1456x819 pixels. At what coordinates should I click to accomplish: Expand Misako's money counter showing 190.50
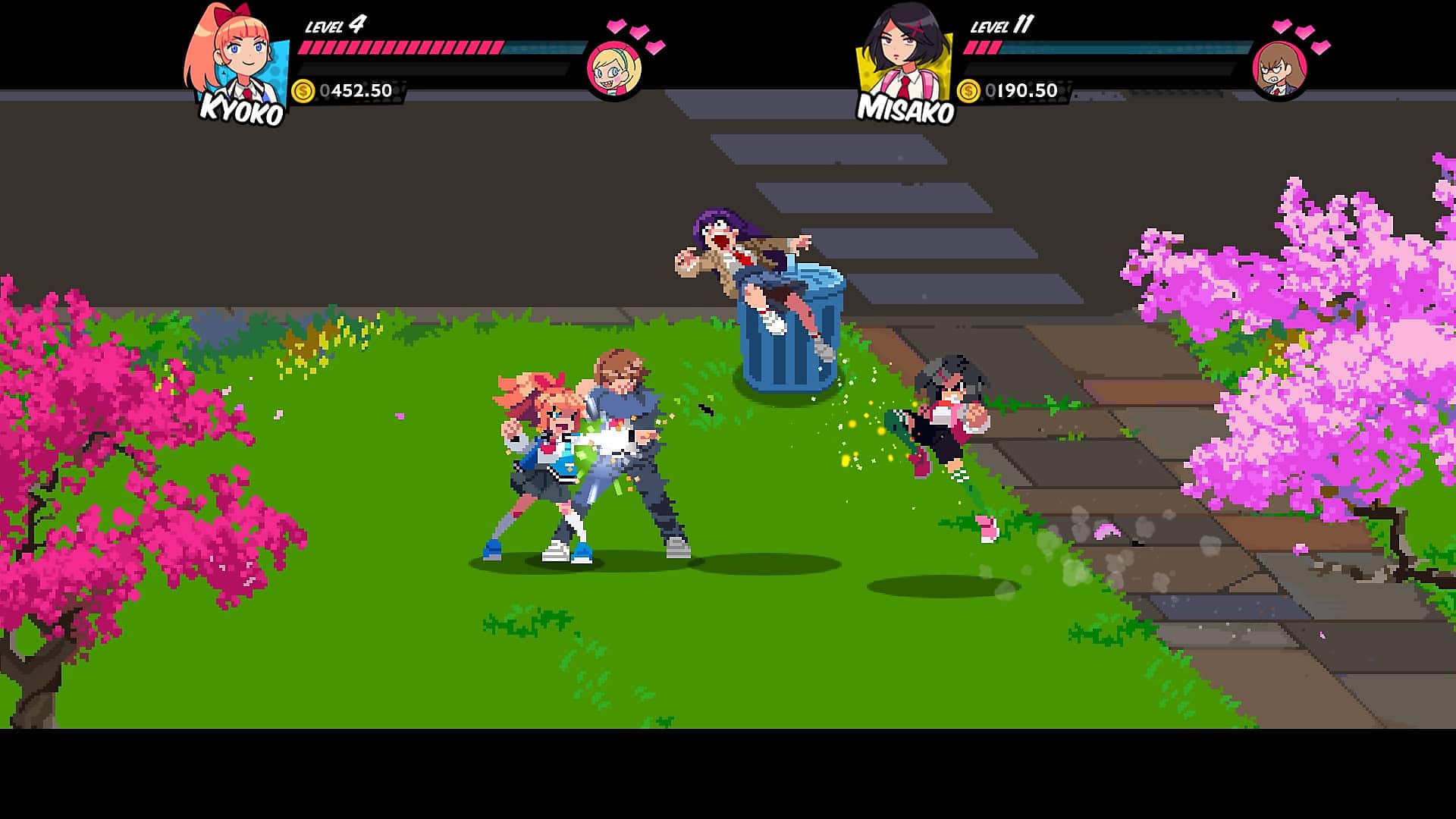[1020, 92]
